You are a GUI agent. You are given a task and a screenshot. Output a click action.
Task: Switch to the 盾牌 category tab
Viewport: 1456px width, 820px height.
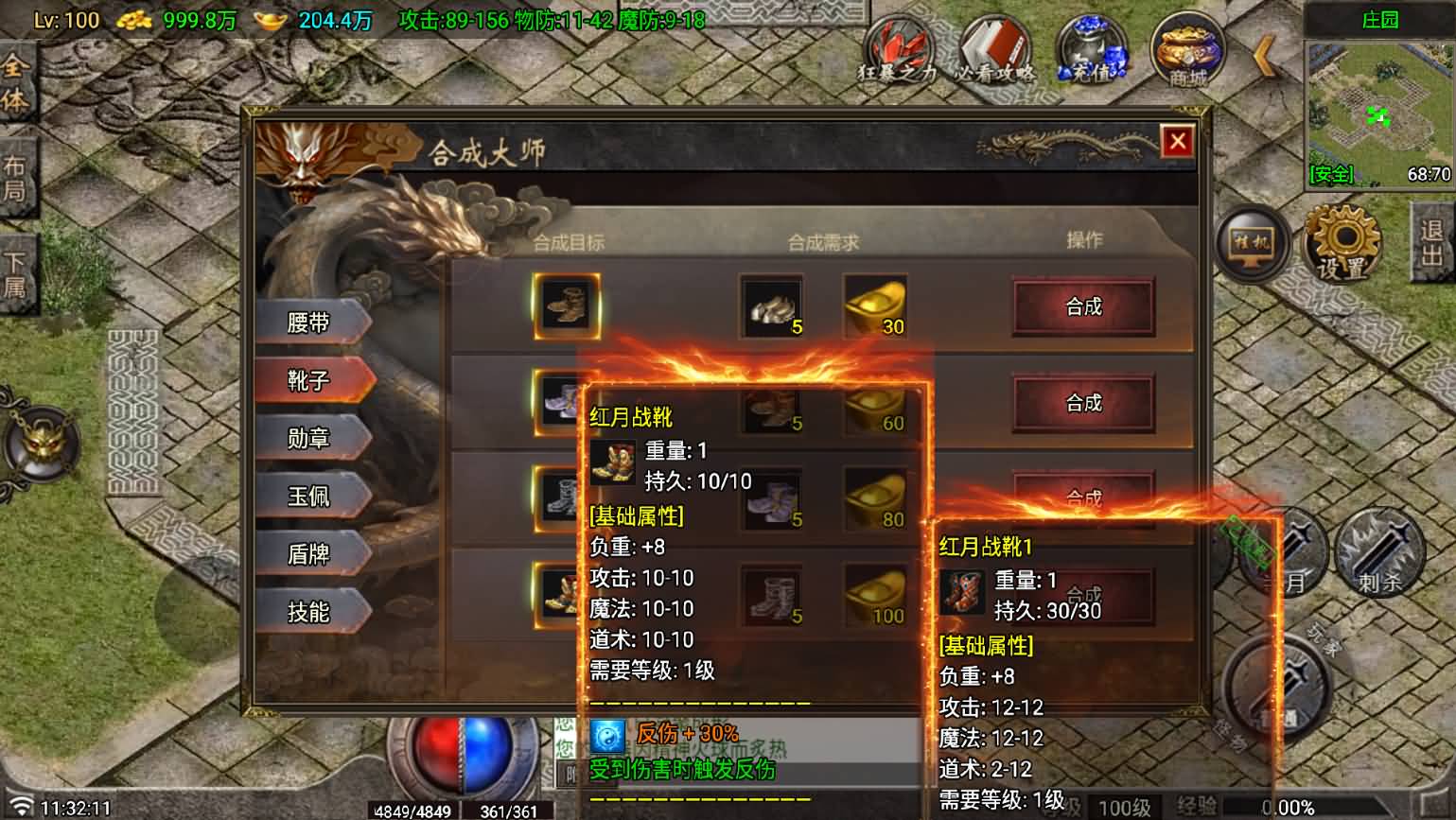(x=312, y=554)
